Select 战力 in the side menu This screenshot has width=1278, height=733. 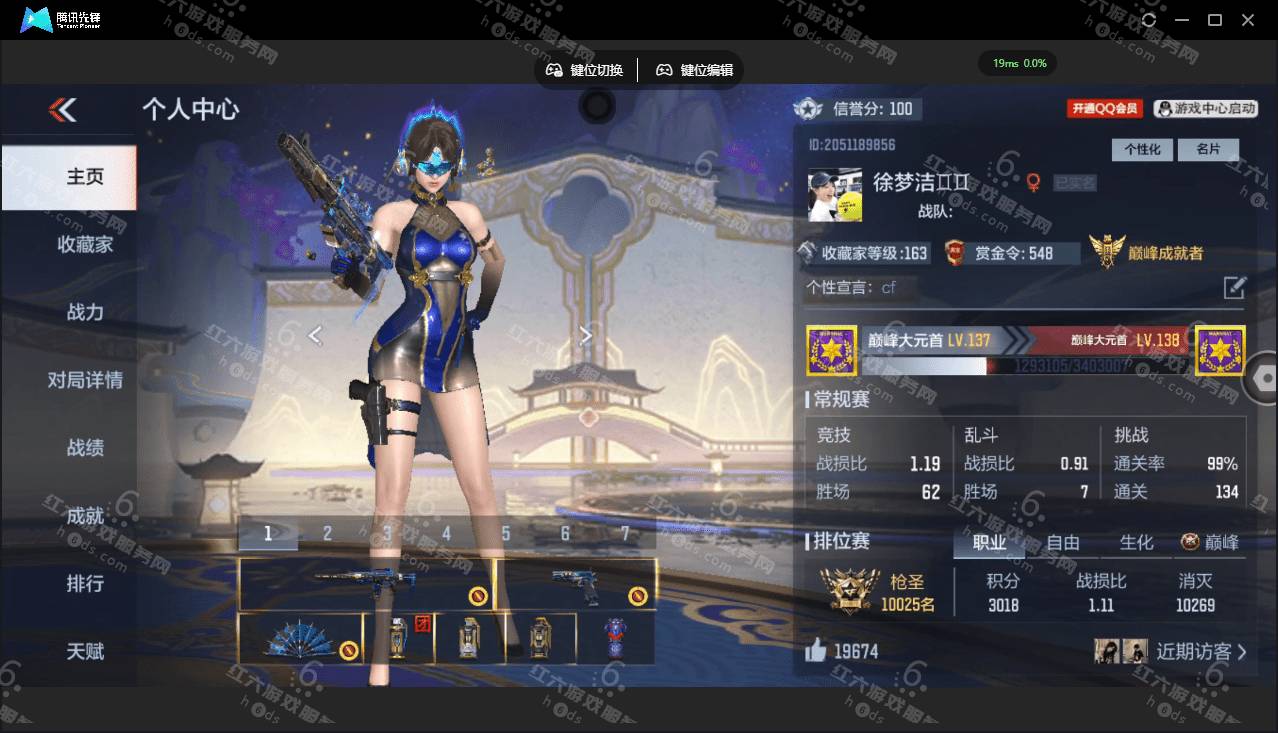(x=85, y=312)
